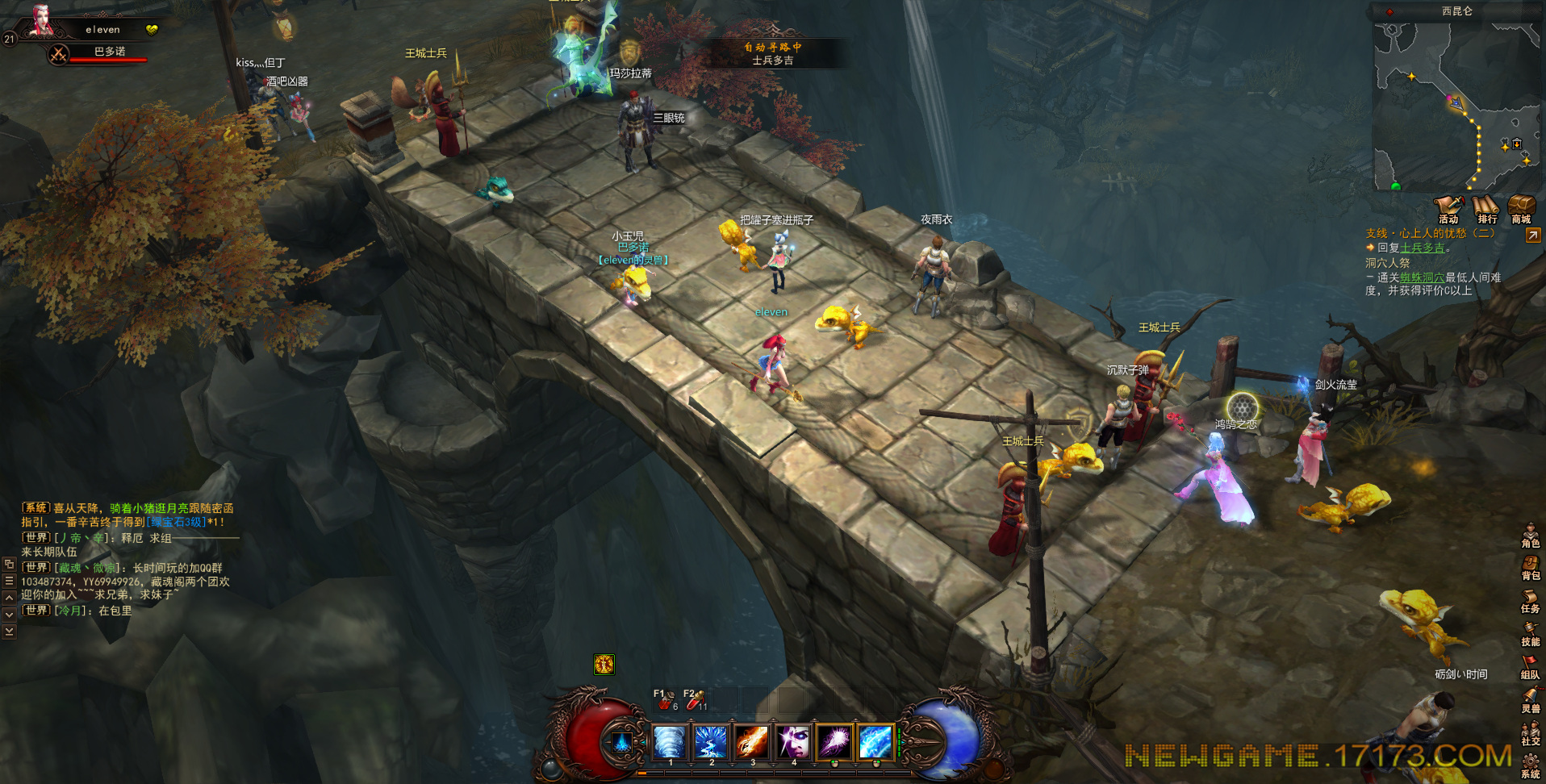Activate the fire slash skill

[x=751, y=741]
